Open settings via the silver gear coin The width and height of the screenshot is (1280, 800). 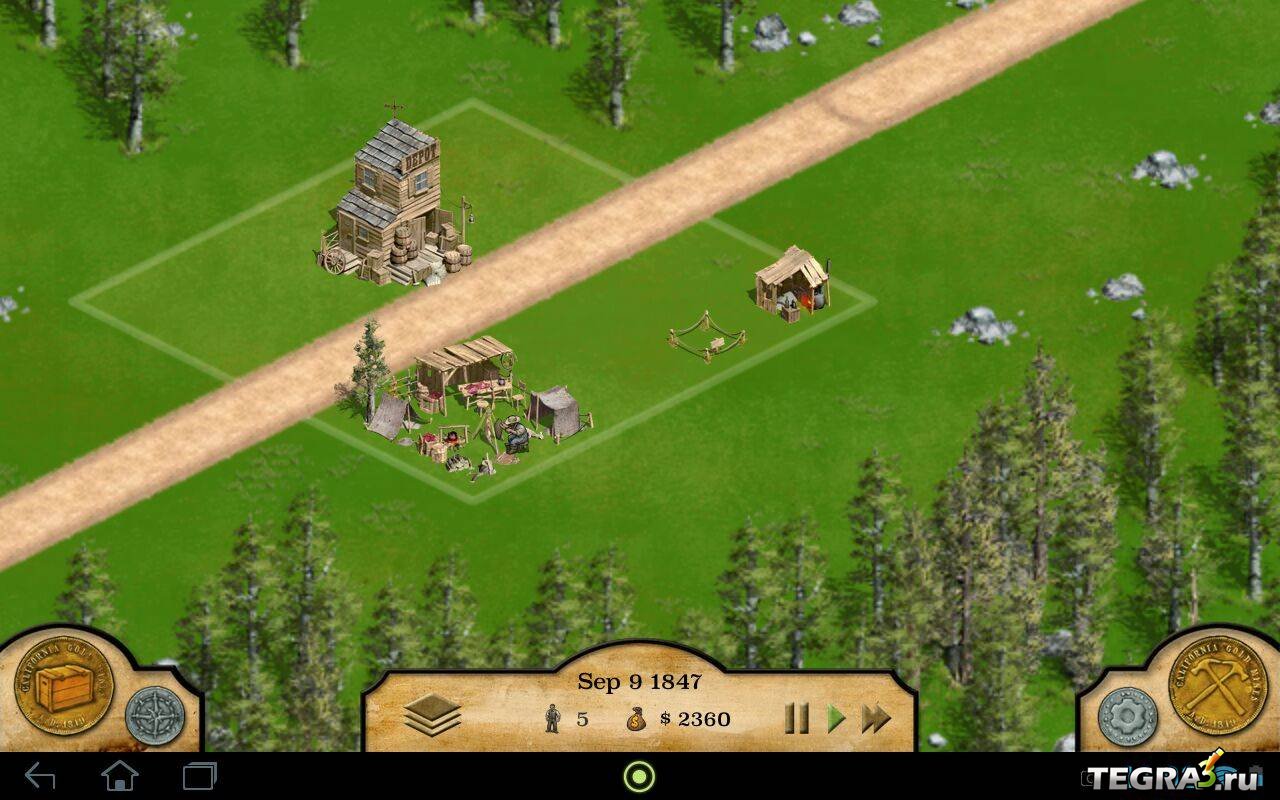click(x=1128, y=716)
